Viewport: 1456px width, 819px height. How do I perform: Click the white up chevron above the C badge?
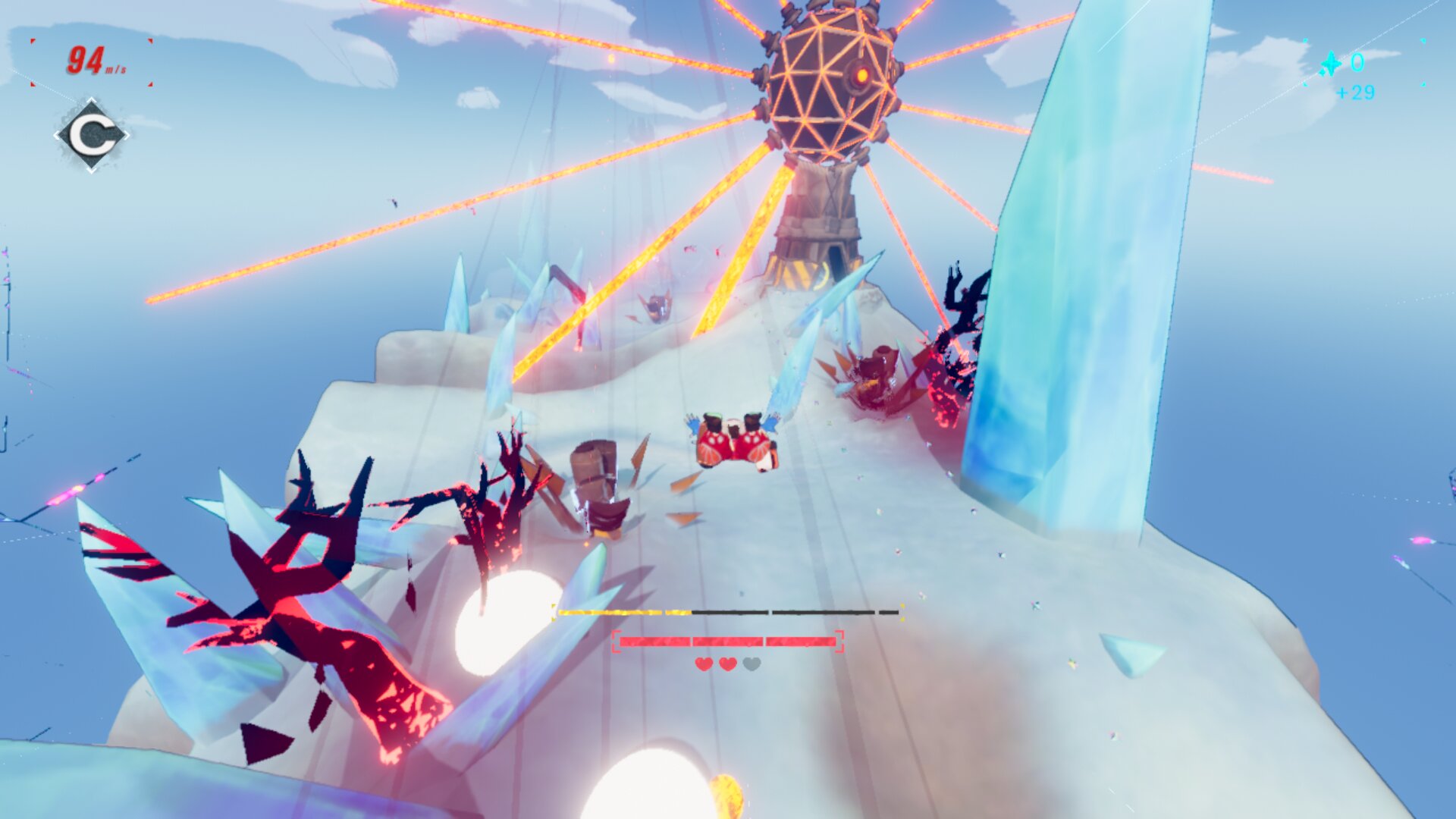click(x=91, y=99)
